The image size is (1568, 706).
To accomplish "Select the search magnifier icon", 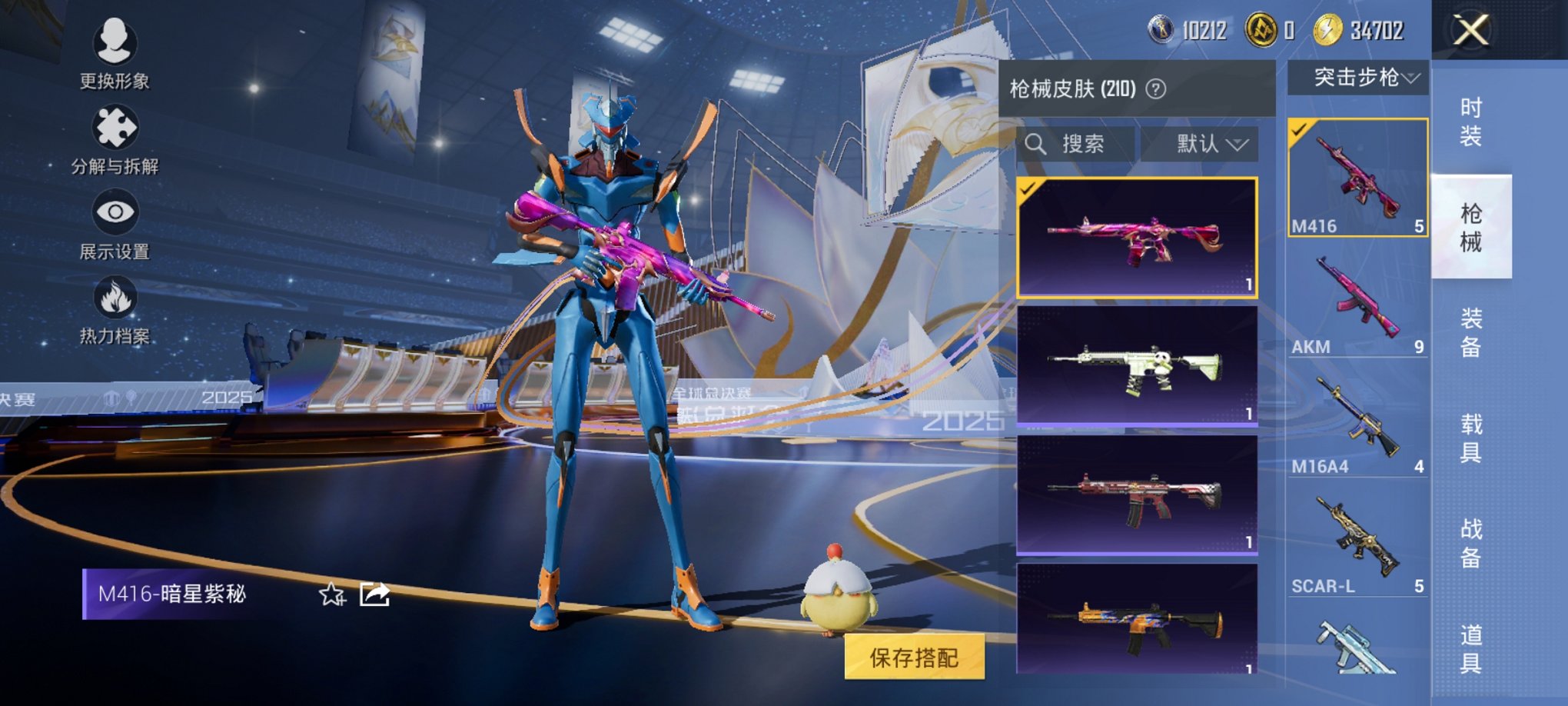I will (1035, 145).
